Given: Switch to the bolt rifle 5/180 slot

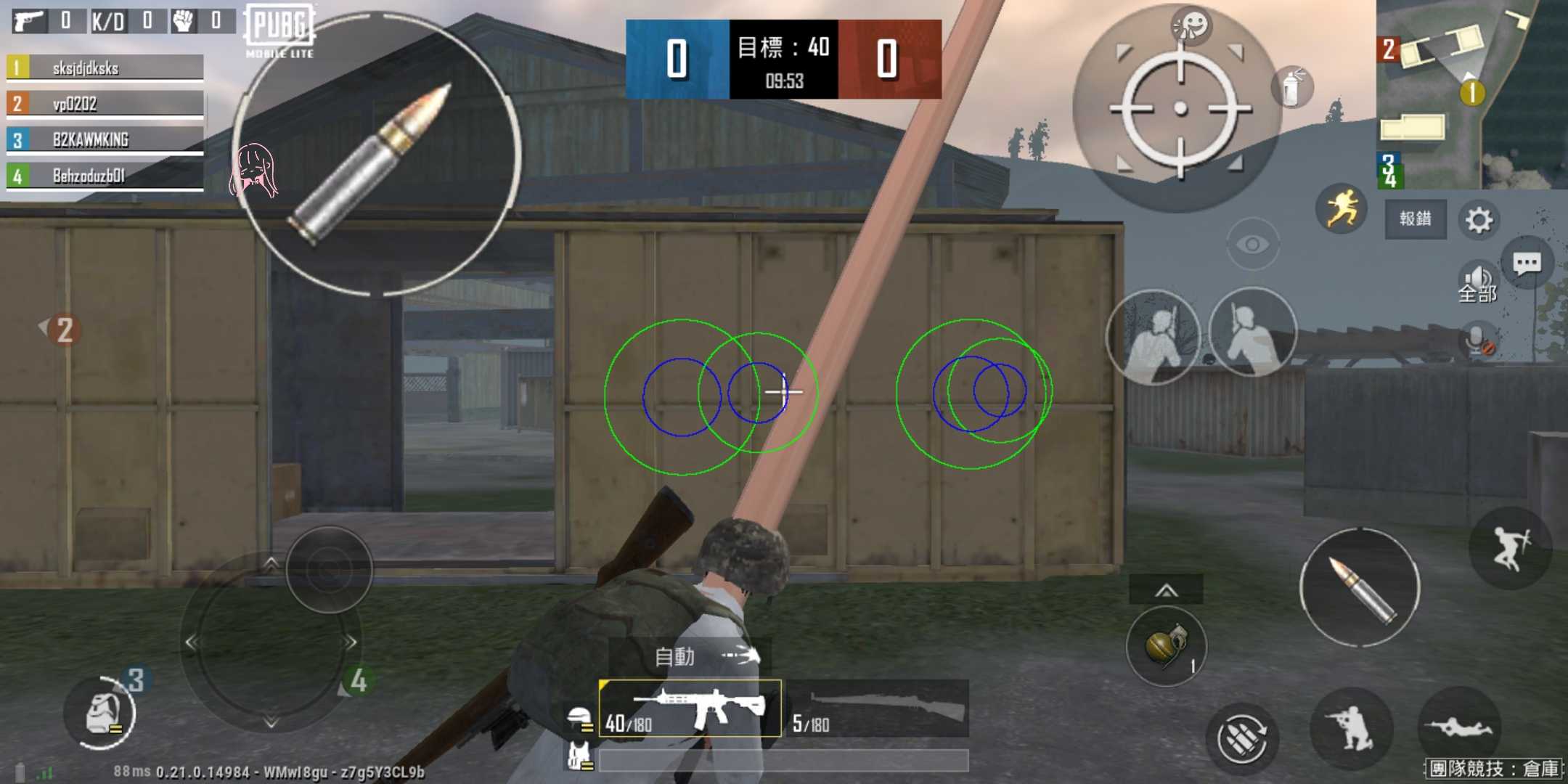Looking at the screenshot, I should pyautogui.click(x=878, y=709).
